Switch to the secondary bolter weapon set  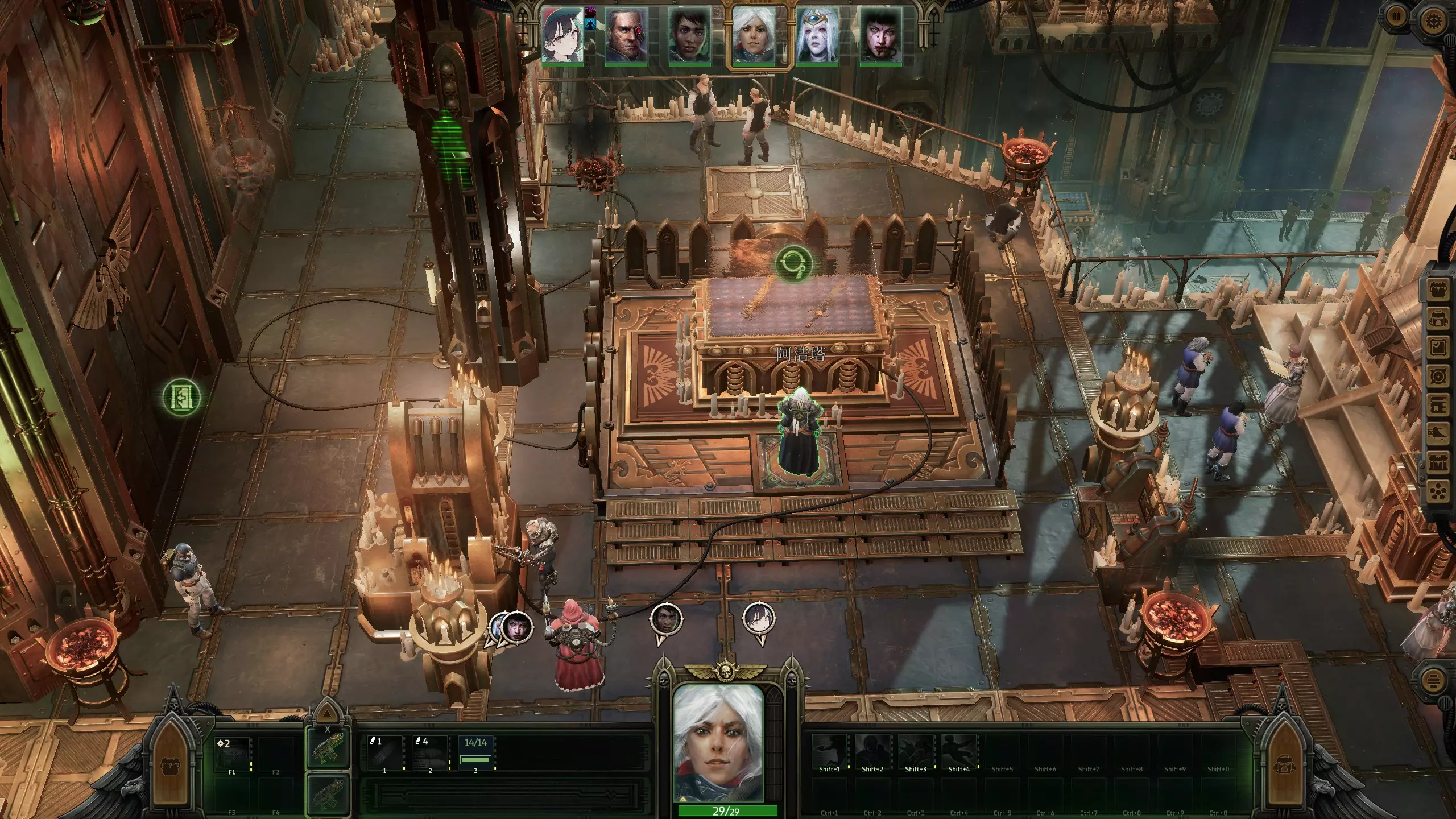[x=328, y=793]
